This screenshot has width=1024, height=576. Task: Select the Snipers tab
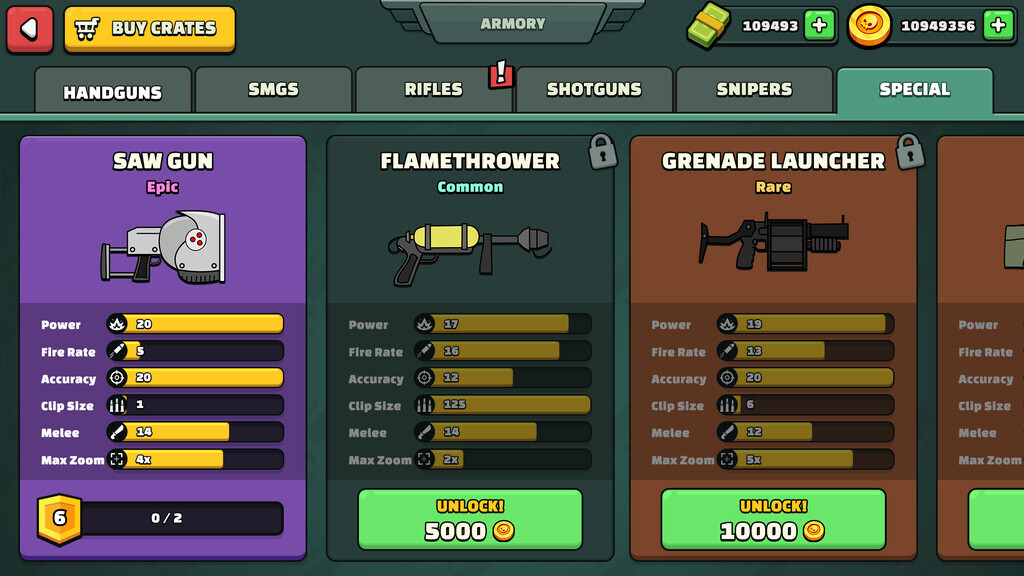tap(754, 90)
